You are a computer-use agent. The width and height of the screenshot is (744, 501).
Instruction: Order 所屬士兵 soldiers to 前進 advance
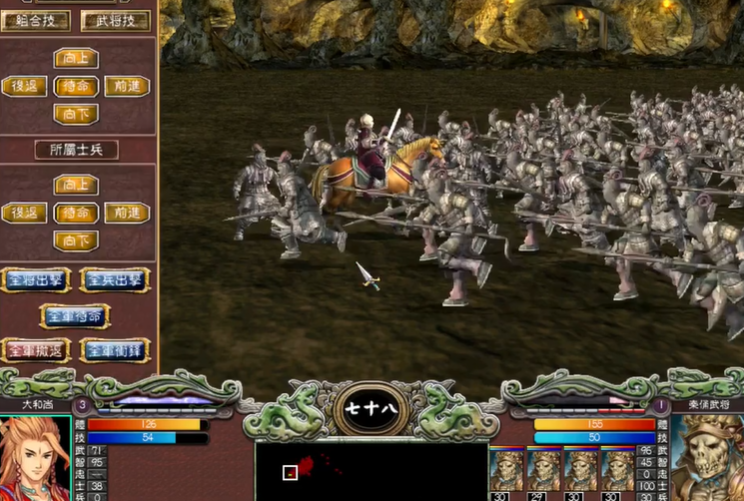(x=127, y=213)
